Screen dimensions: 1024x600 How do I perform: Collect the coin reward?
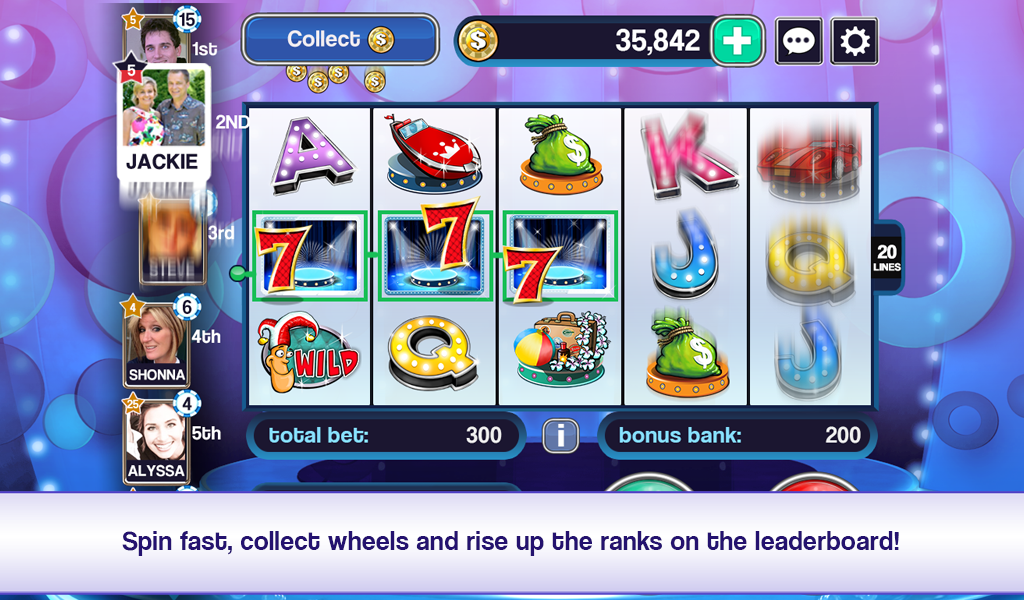click(340, 40)
